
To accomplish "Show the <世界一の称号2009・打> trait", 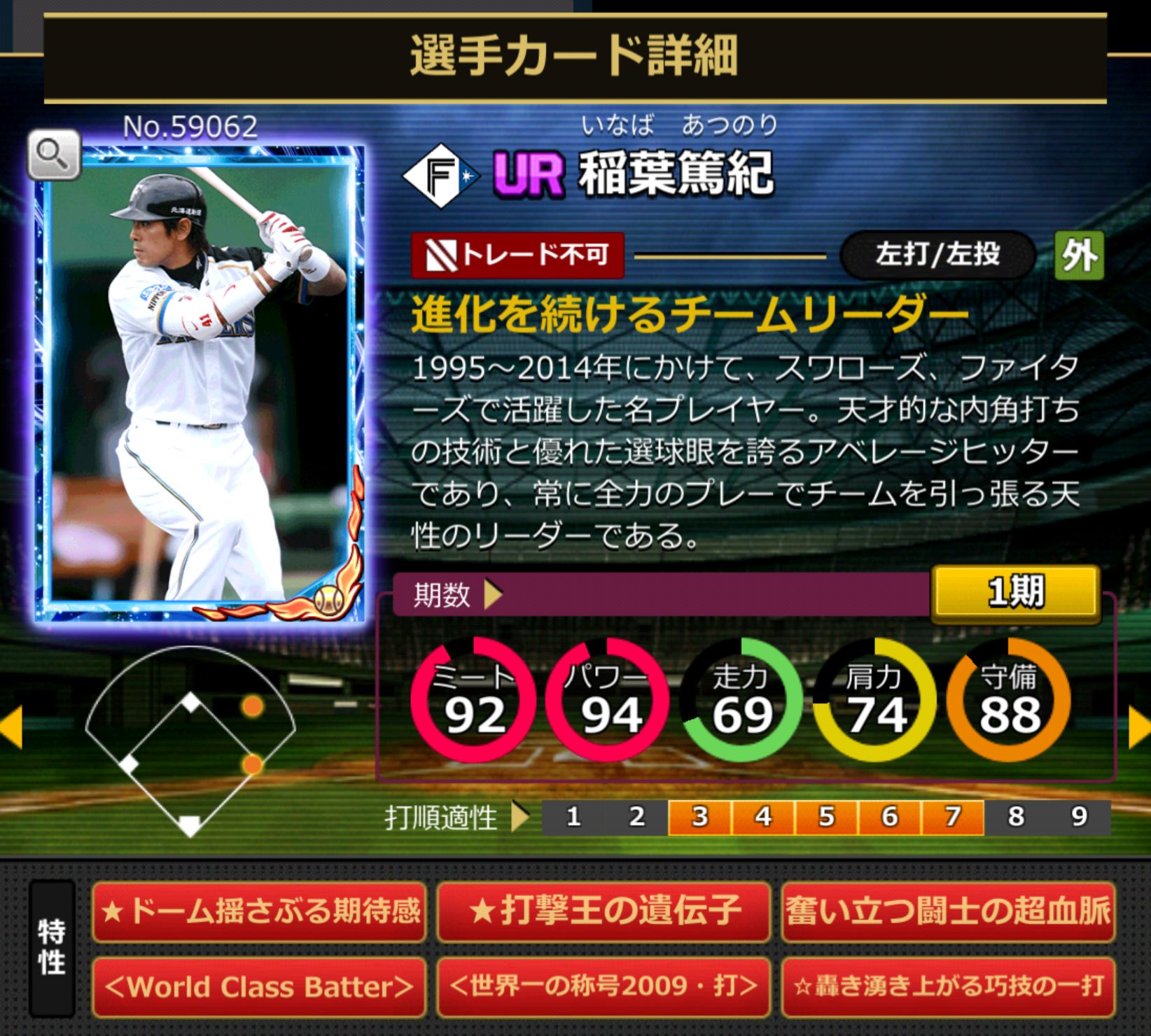I will click(604, 987).
